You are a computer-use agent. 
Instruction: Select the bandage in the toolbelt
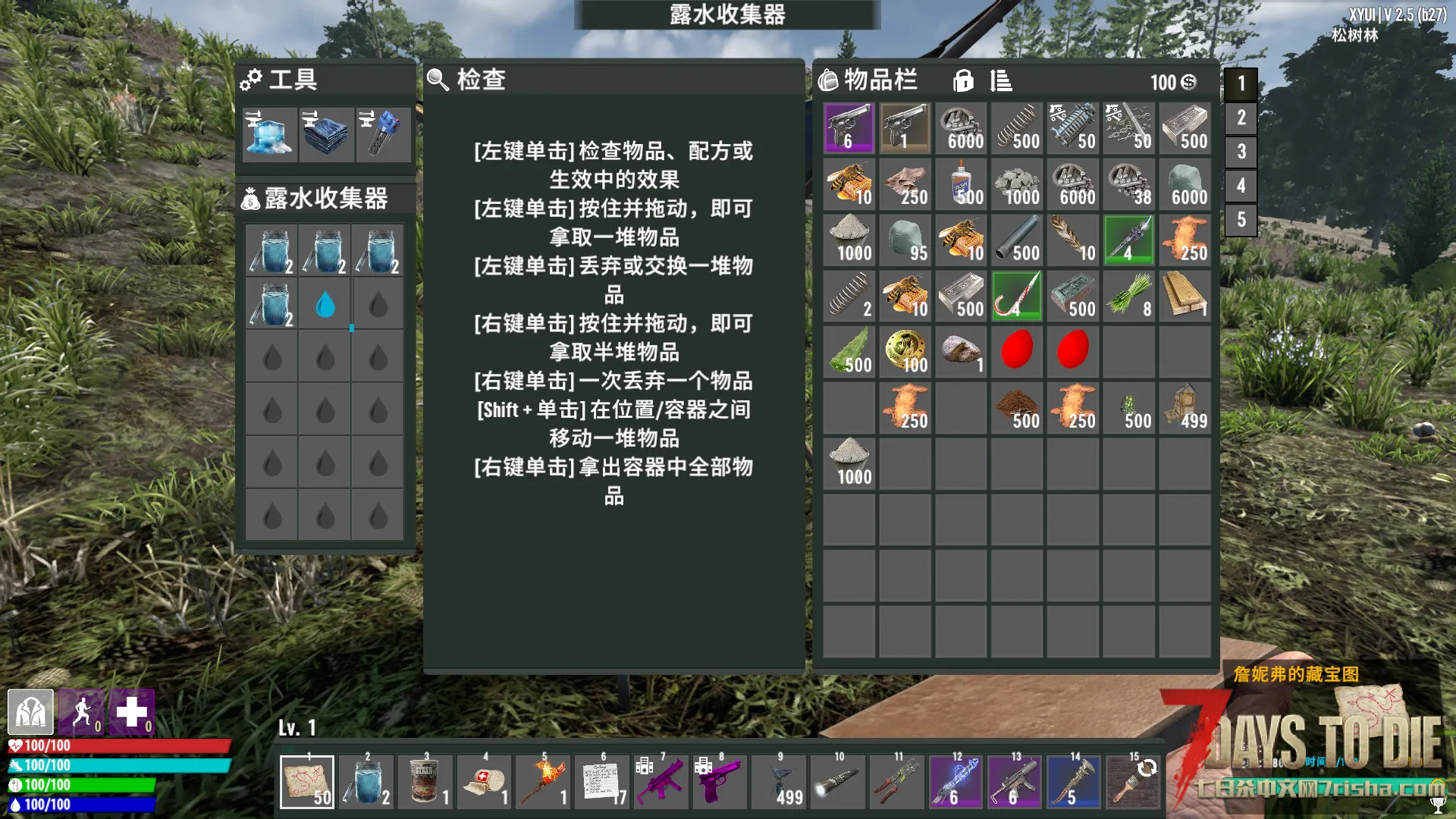coord(485,783)
